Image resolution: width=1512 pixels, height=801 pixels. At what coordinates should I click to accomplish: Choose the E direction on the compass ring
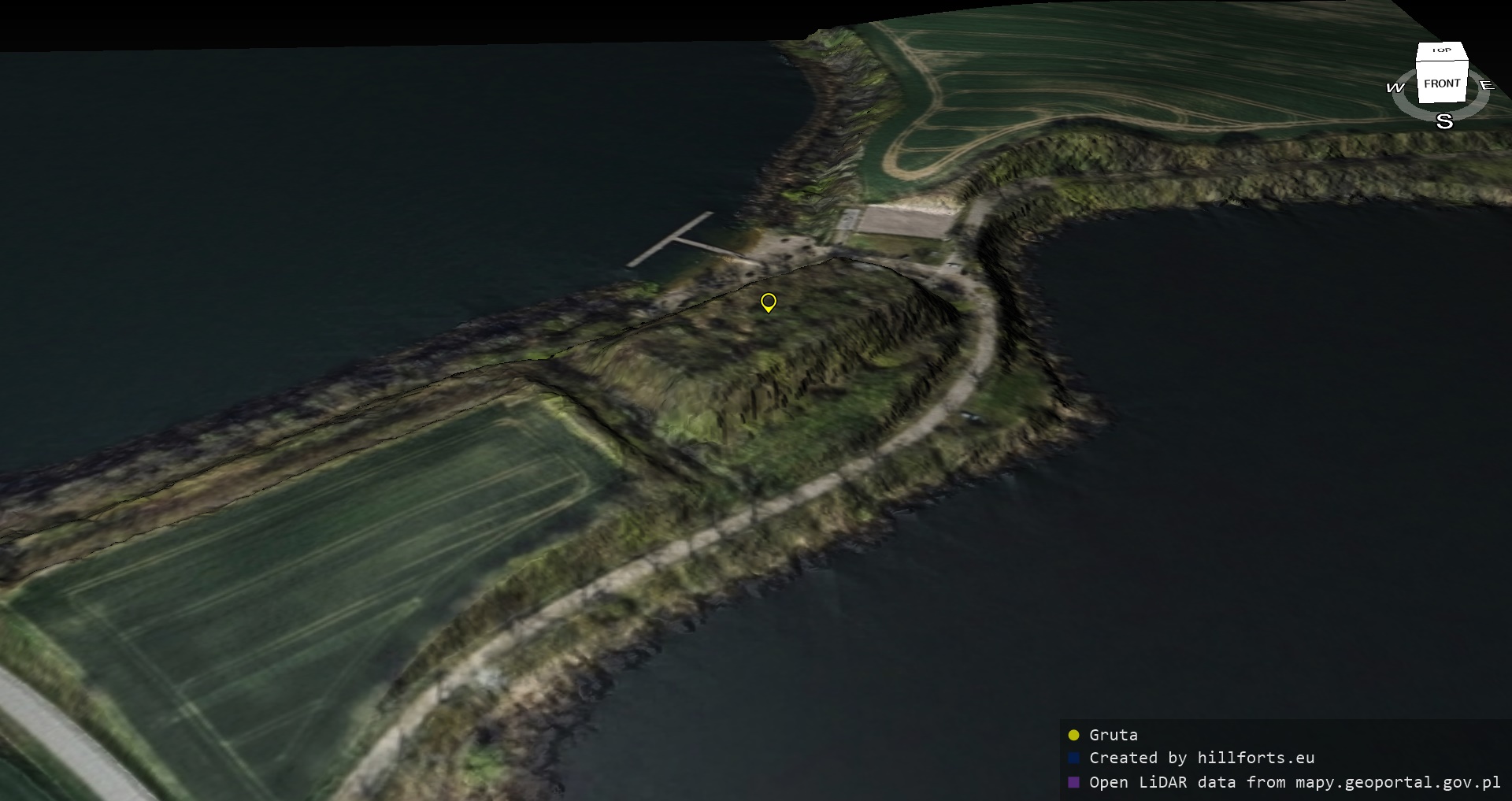point(1486,85)
